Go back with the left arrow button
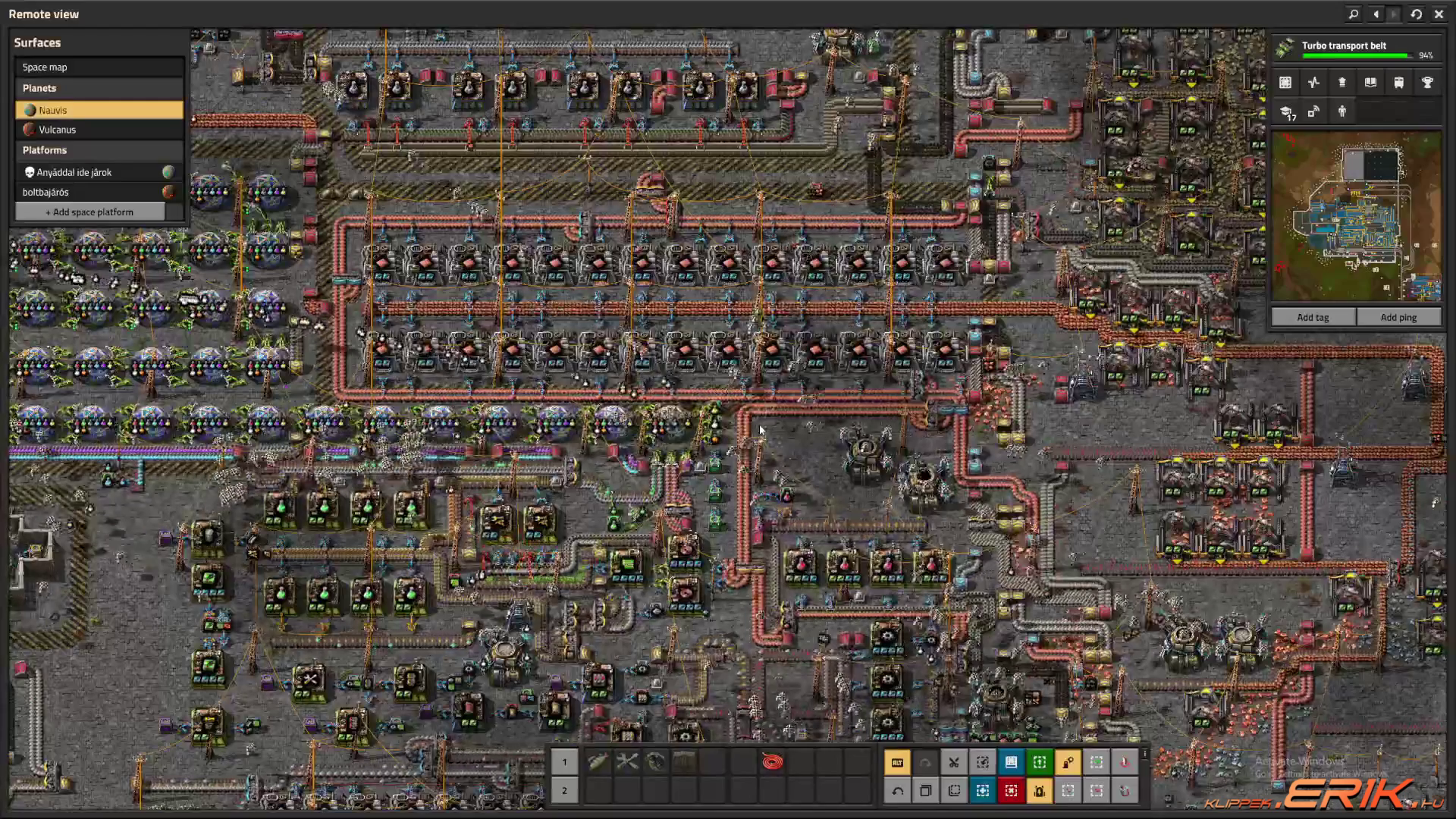 pyautogui.click(x=1376, y=14)
